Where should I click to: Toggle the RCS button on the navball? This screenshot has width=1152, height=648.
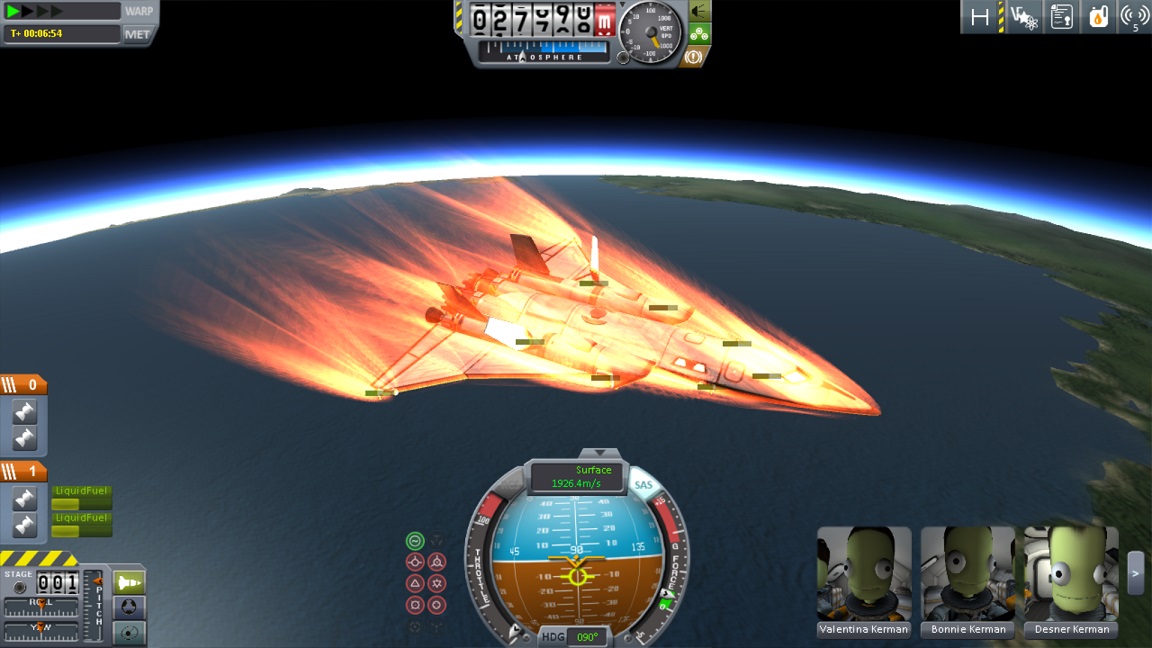pyautogui.click(x=507, y=485)
